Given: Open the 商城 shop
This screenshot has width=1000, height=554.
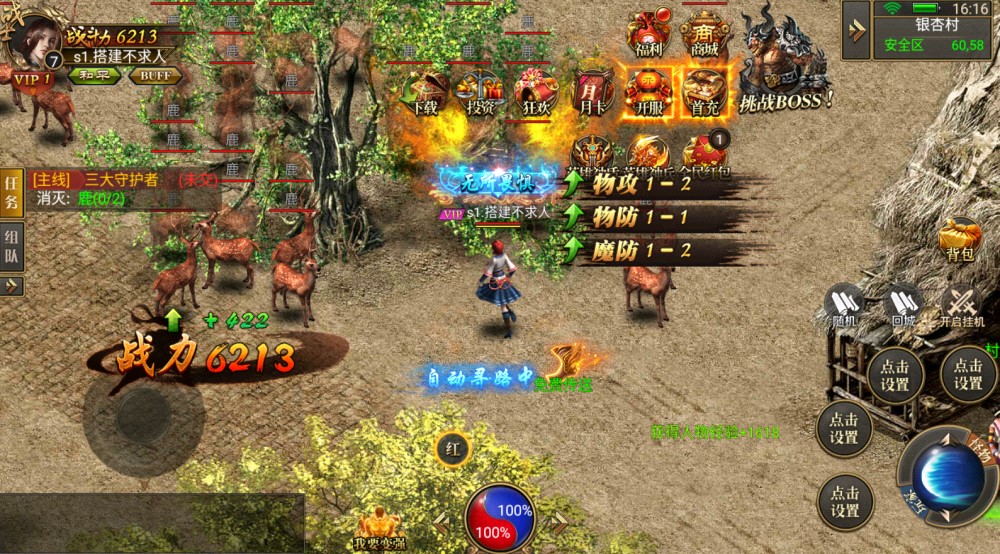Looking at the screenshot, I should tap(705, 34).
